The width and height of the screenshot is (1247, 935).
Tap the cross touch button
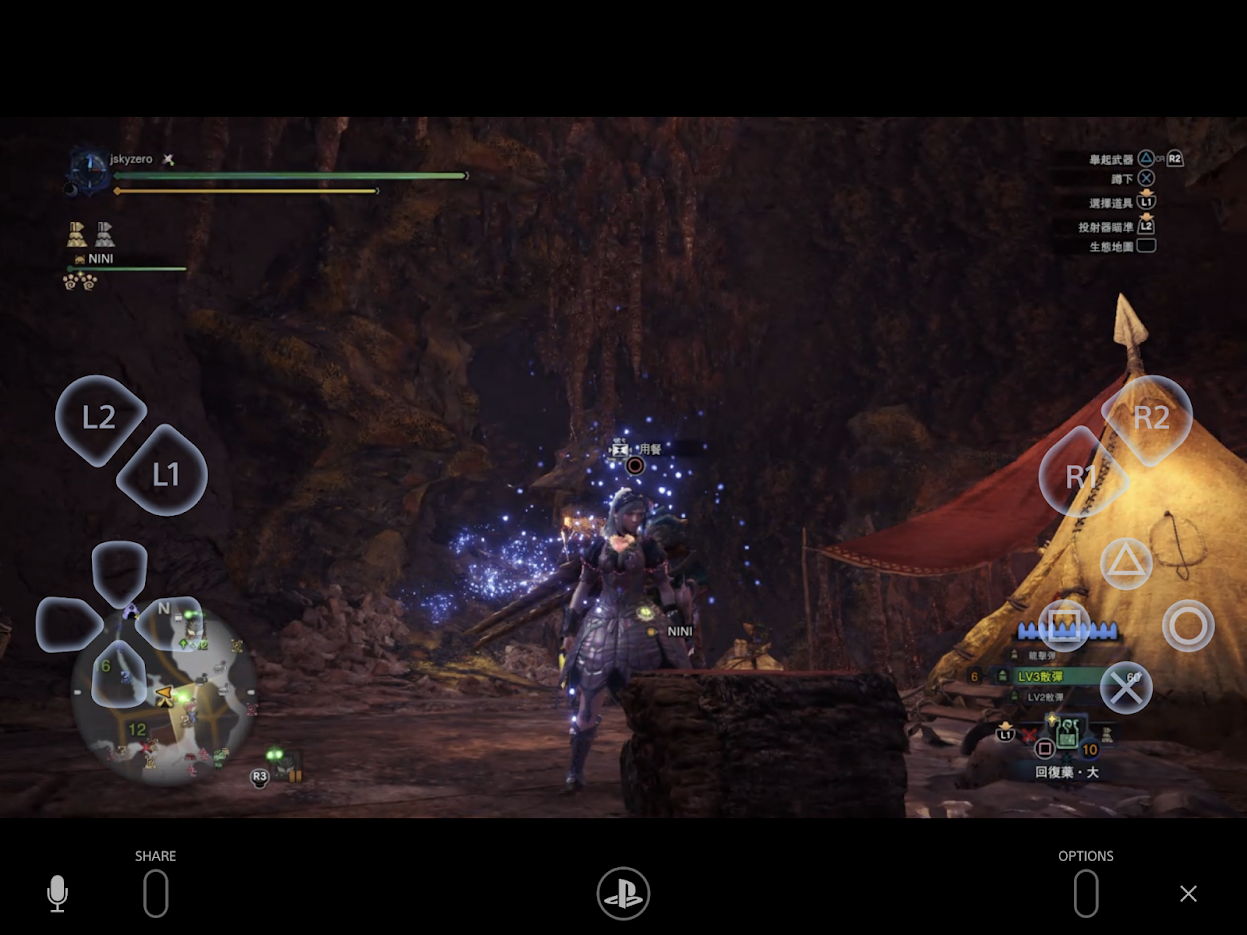coord(1126,689)
